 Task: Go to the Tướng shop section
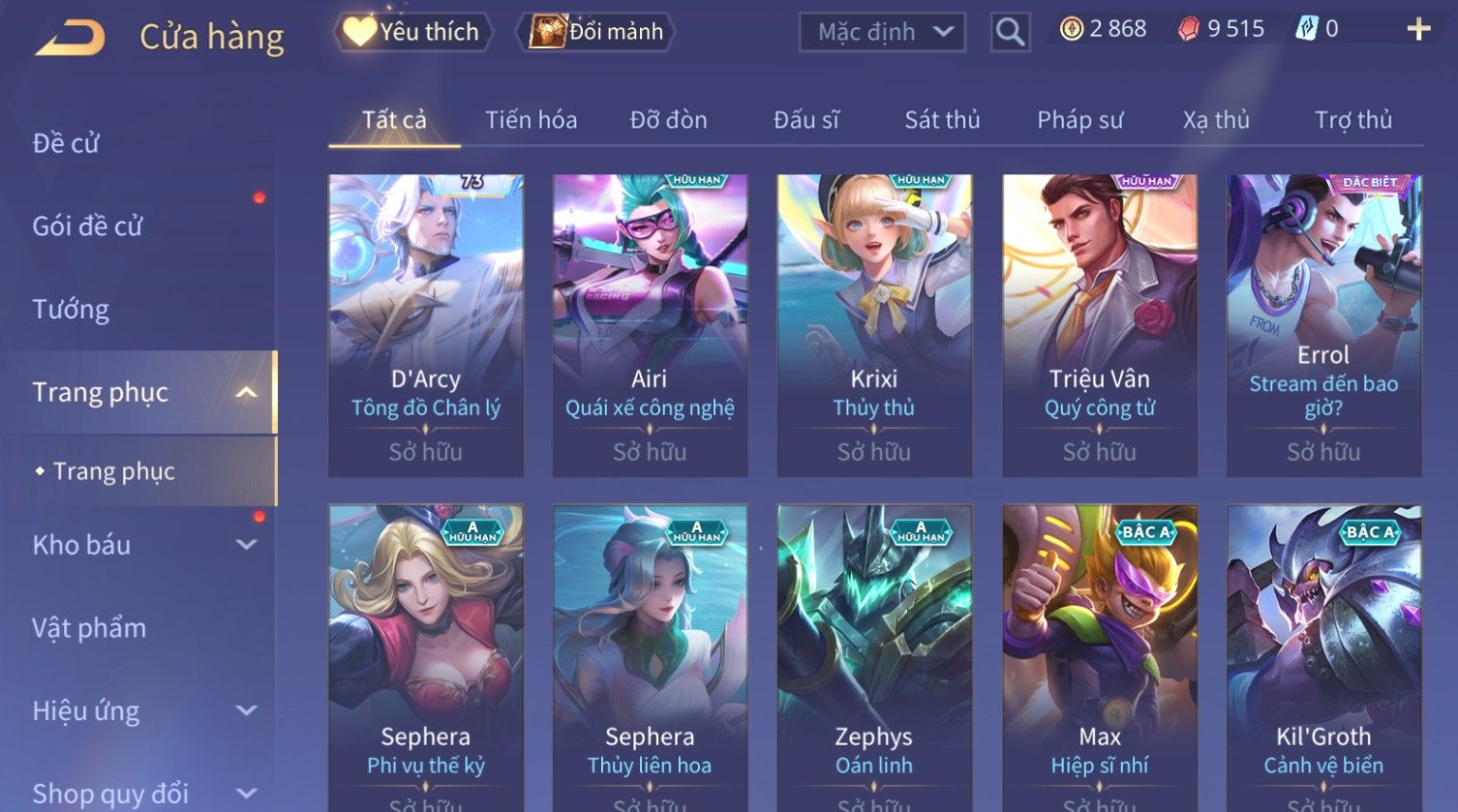(x=71, y=310)
